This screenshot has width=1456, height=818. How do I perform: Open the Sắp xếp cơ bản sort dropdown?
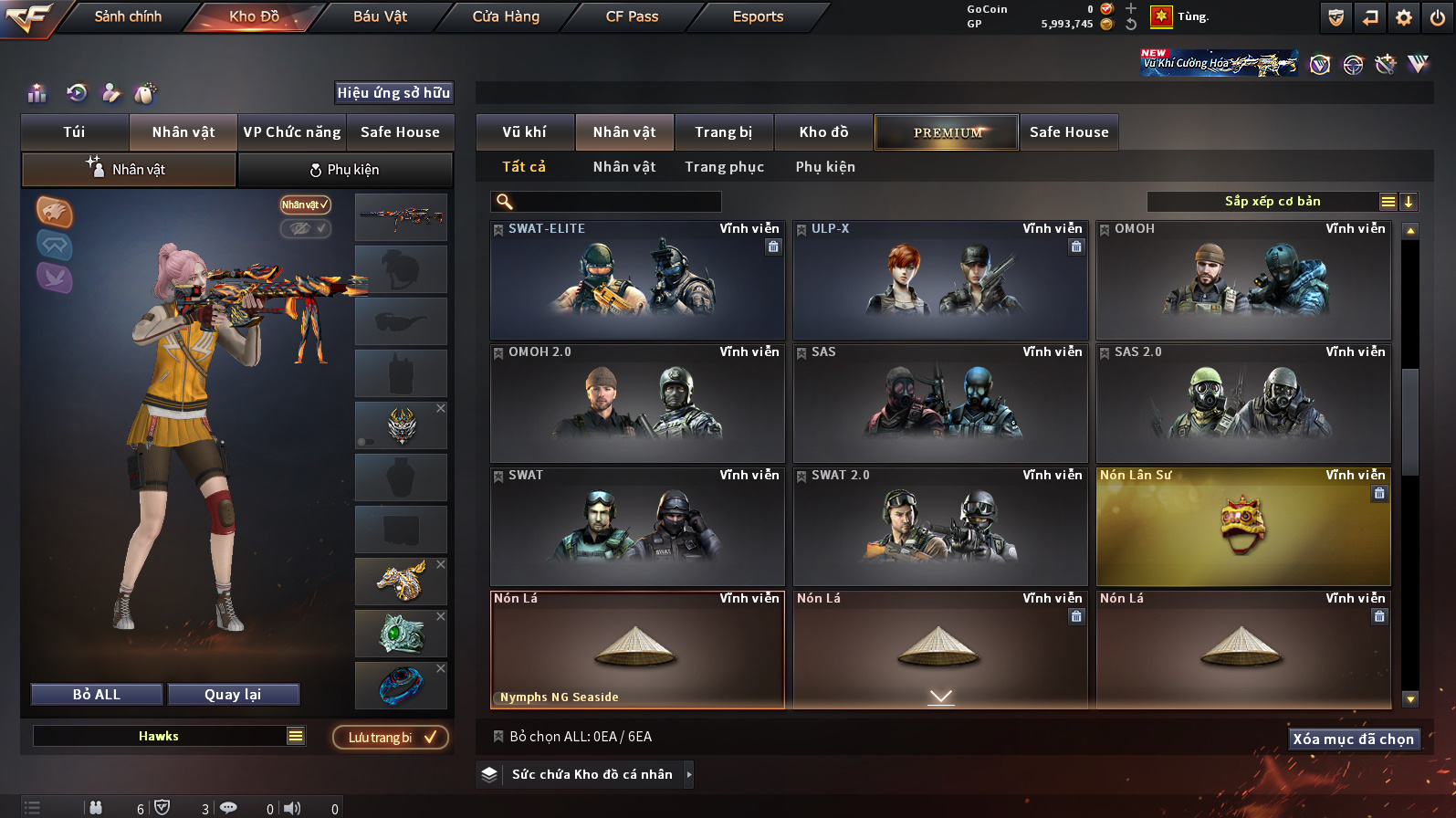(x=1272, y=202)
